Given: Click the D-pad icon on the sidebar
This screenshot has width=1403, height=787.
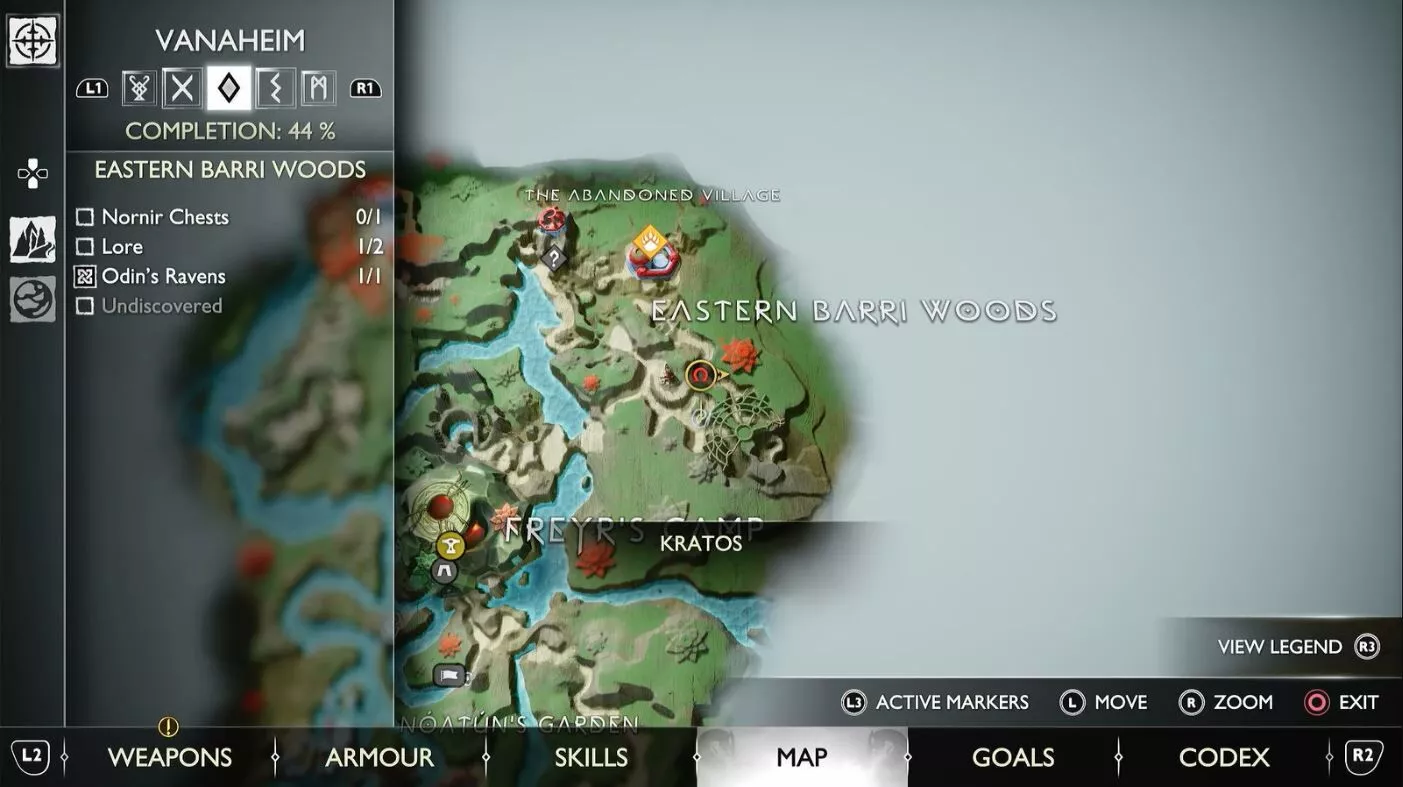Looking at the screenshot, I should click(x=33, y=171).
